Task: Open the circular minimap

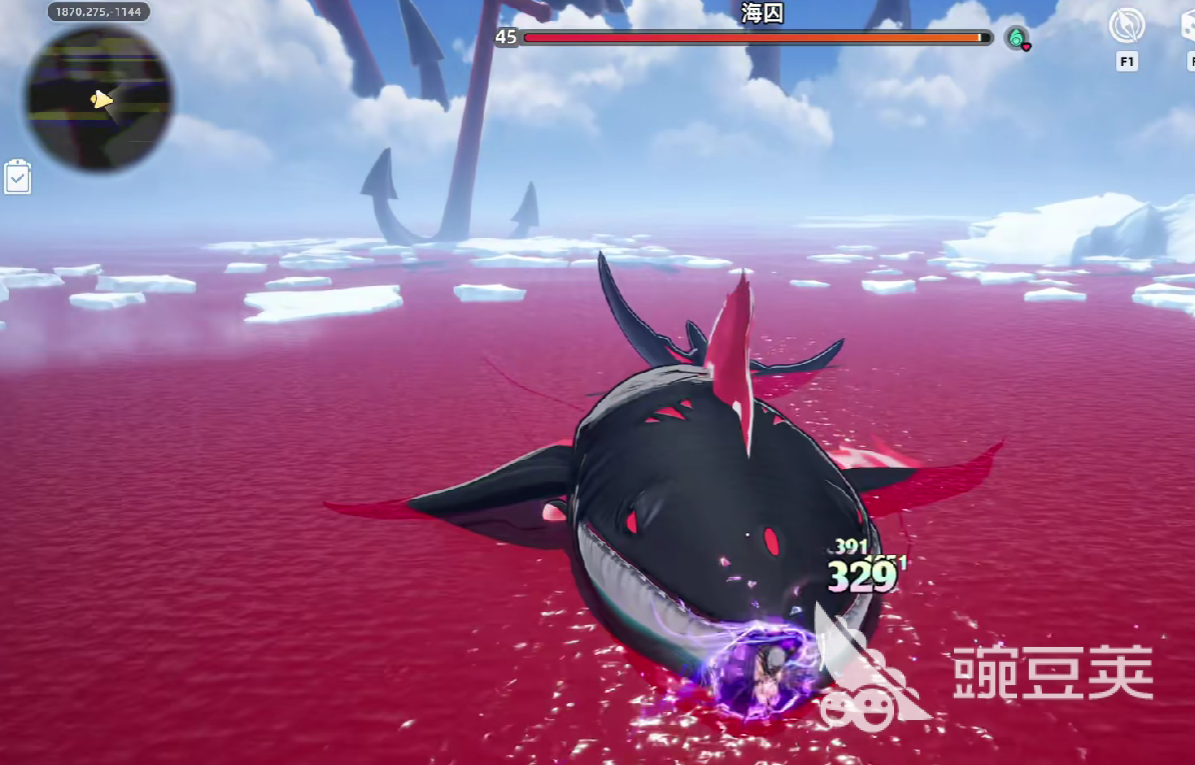Action: point(98,99)
